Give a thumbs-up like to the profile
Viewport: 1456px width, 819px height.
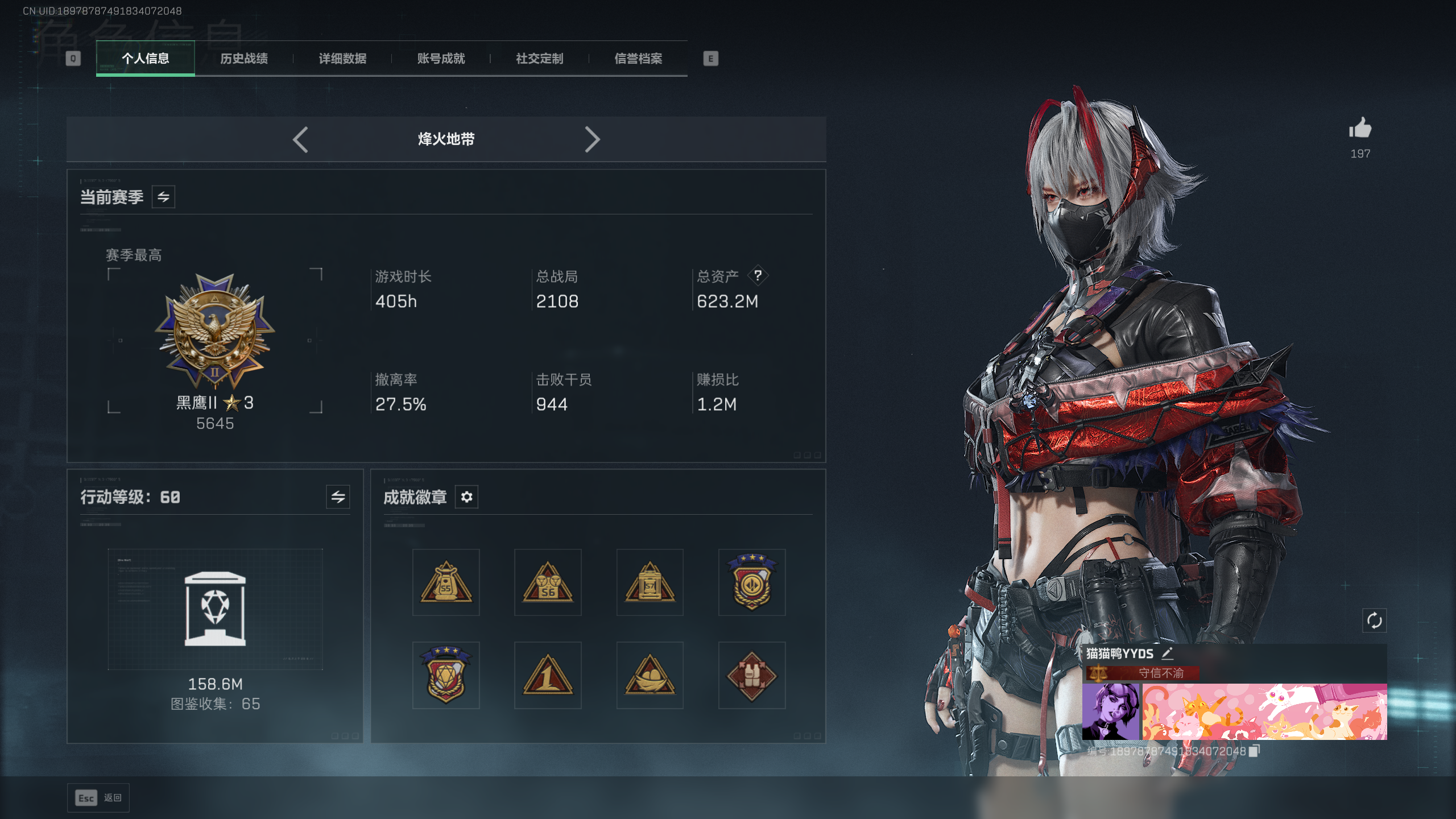[x=1360, y=129]
